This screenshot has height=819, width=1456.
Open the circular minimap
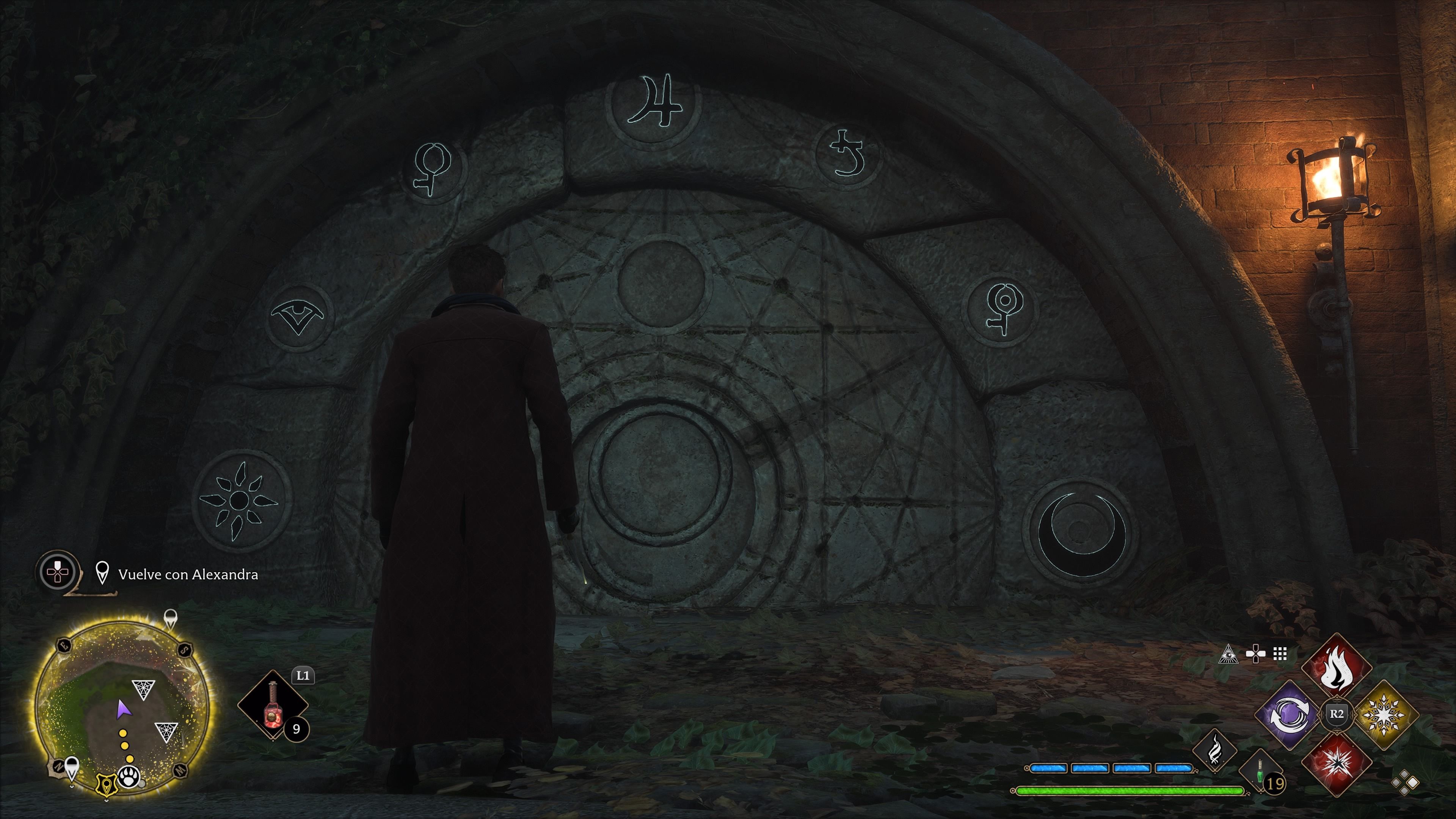[x=121, y=707]
